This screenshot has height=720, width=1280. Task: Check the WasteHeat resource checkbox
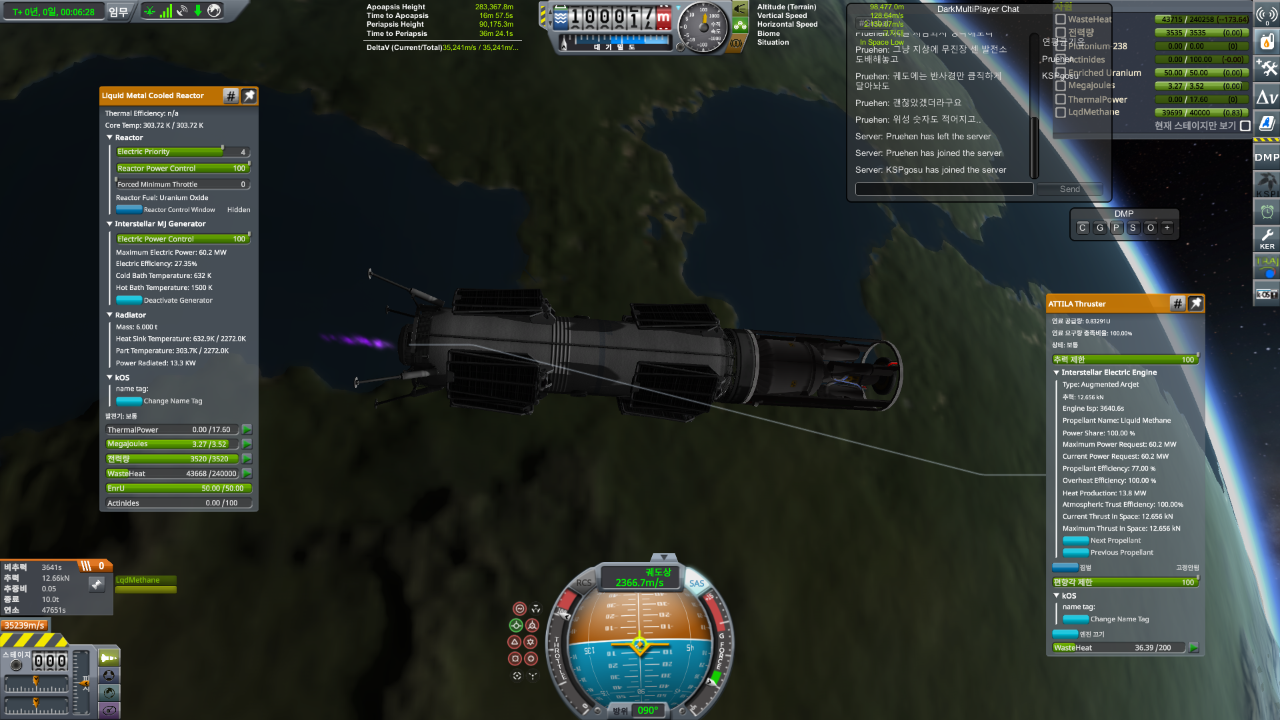click(x=1061, y=19)
